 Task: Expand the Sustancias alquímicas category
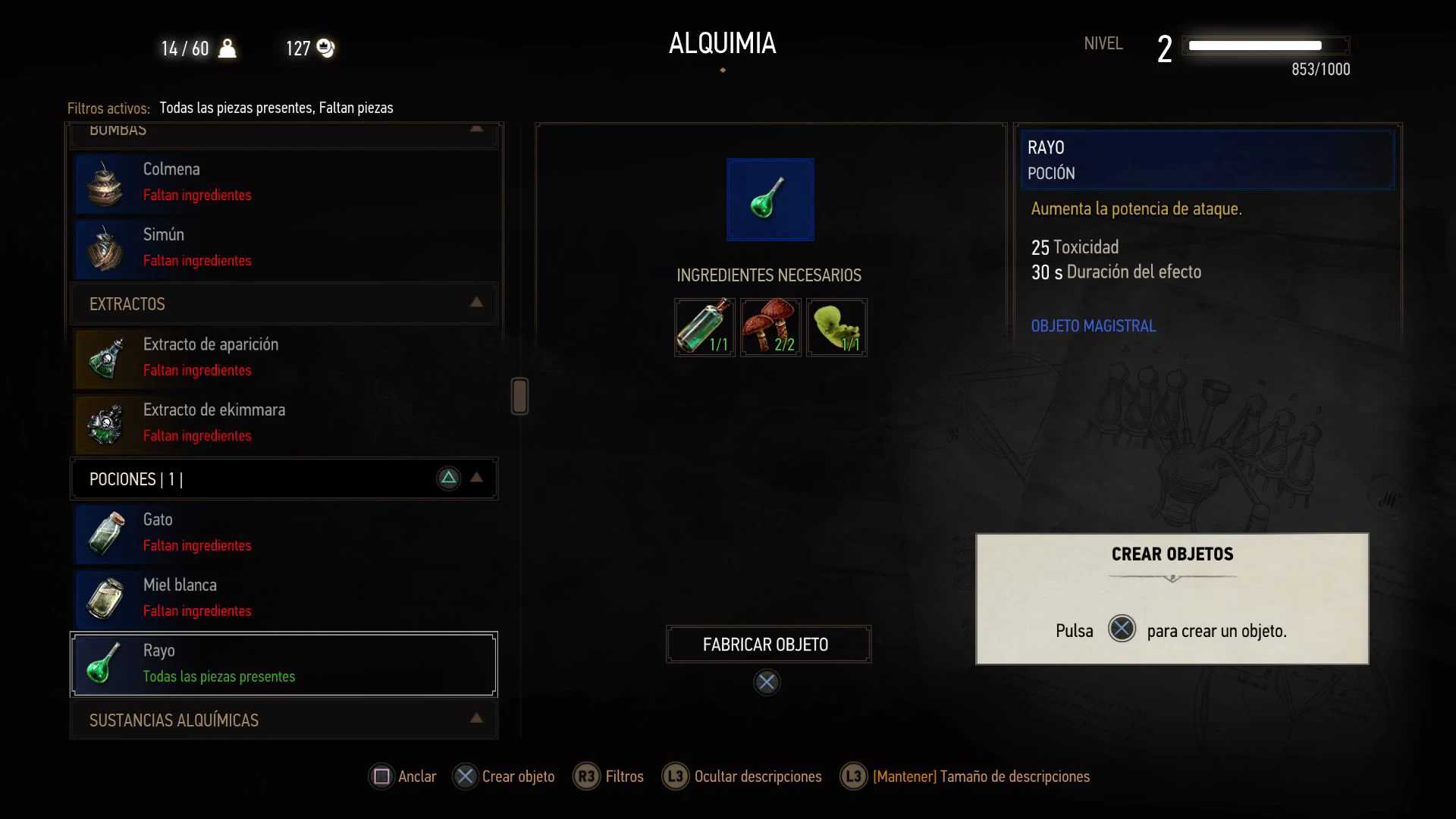284,720
